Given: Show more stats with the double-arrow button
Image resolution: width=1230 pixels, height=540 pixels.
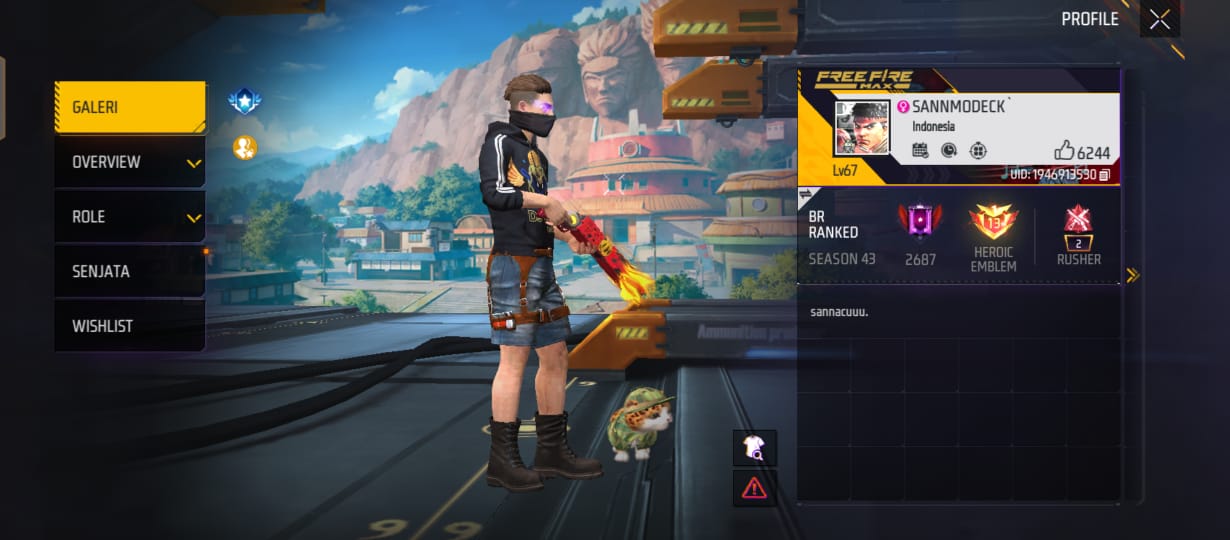Looking at the screenshot, I should [x=1133, y=275].
